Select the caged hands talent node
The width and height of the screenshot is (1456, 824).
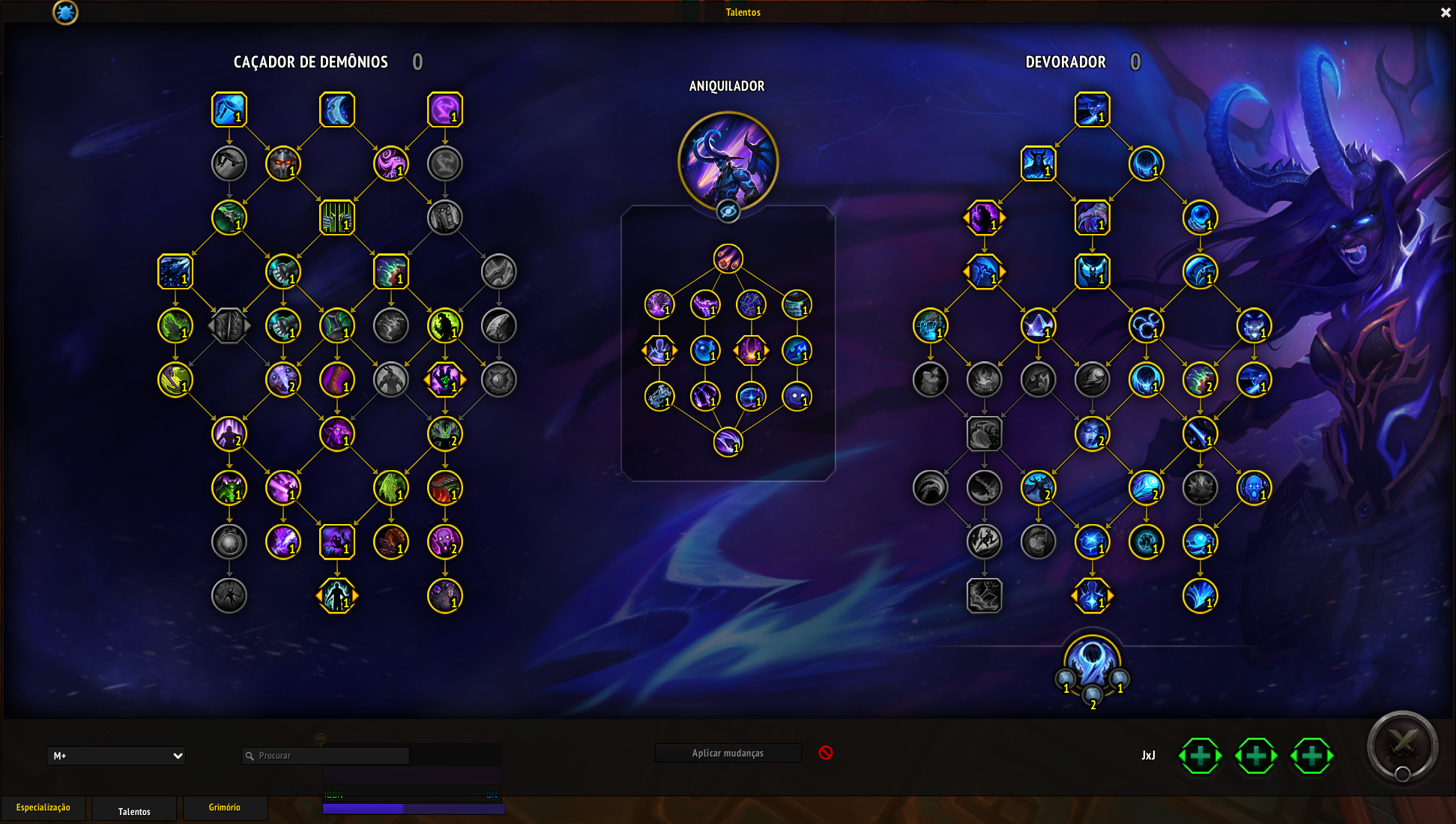click(337, 217)
